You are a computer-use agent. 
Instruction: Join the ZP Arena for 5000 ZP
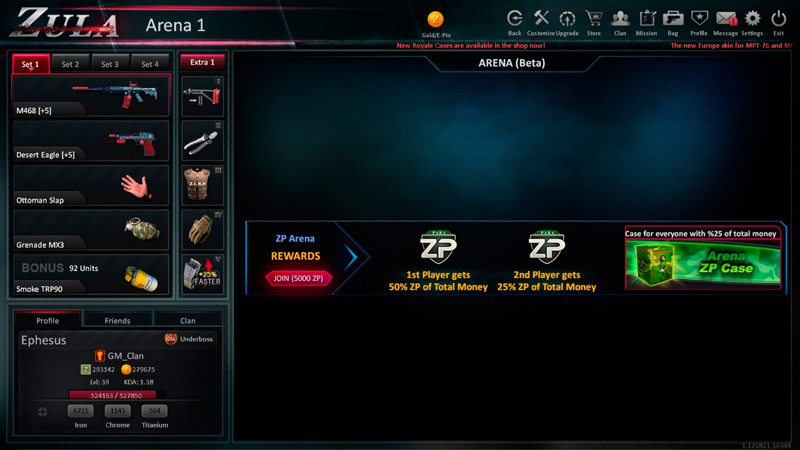coord(299,278)
